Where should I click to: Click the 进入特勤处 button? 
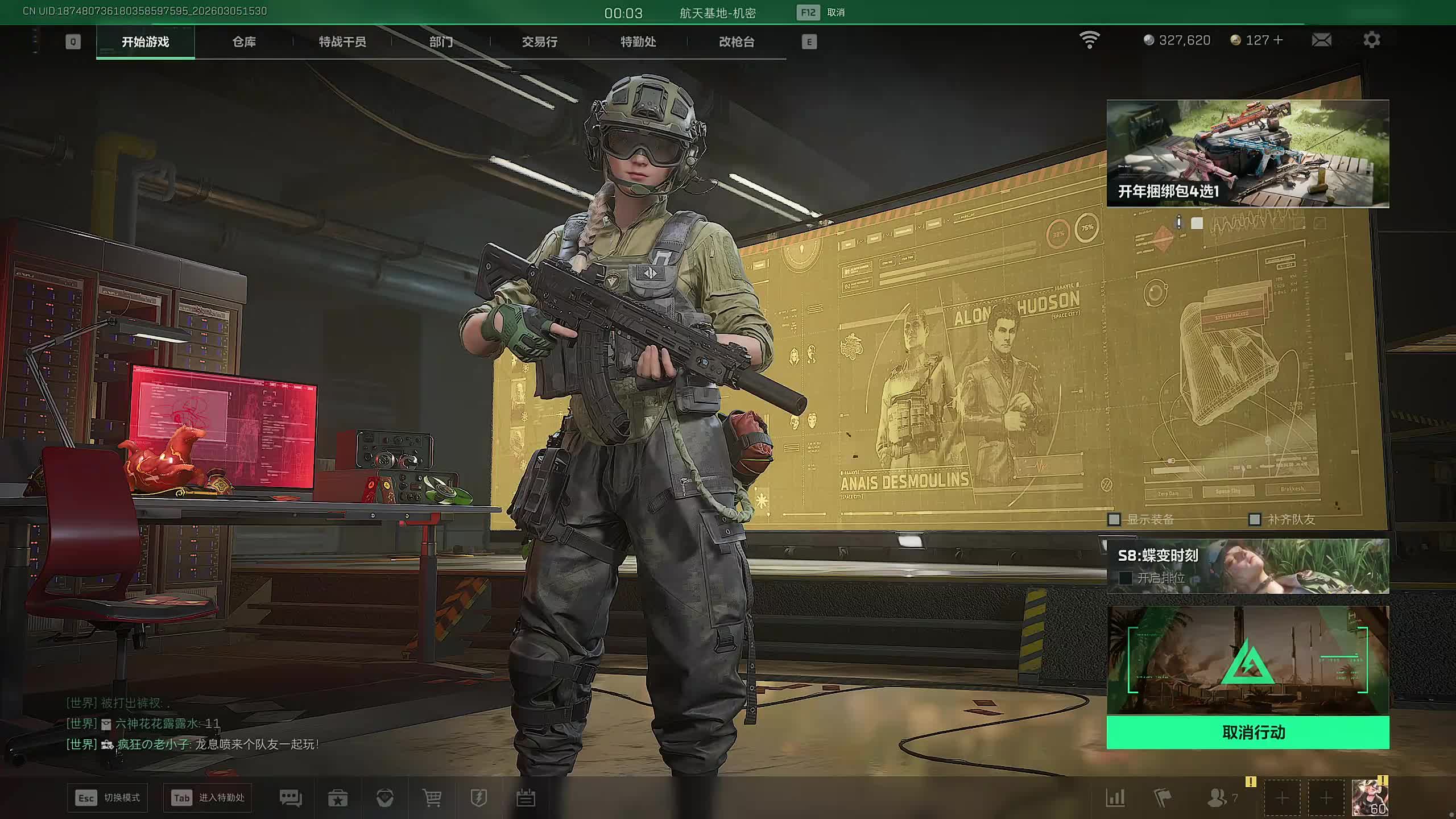(208, 798)
